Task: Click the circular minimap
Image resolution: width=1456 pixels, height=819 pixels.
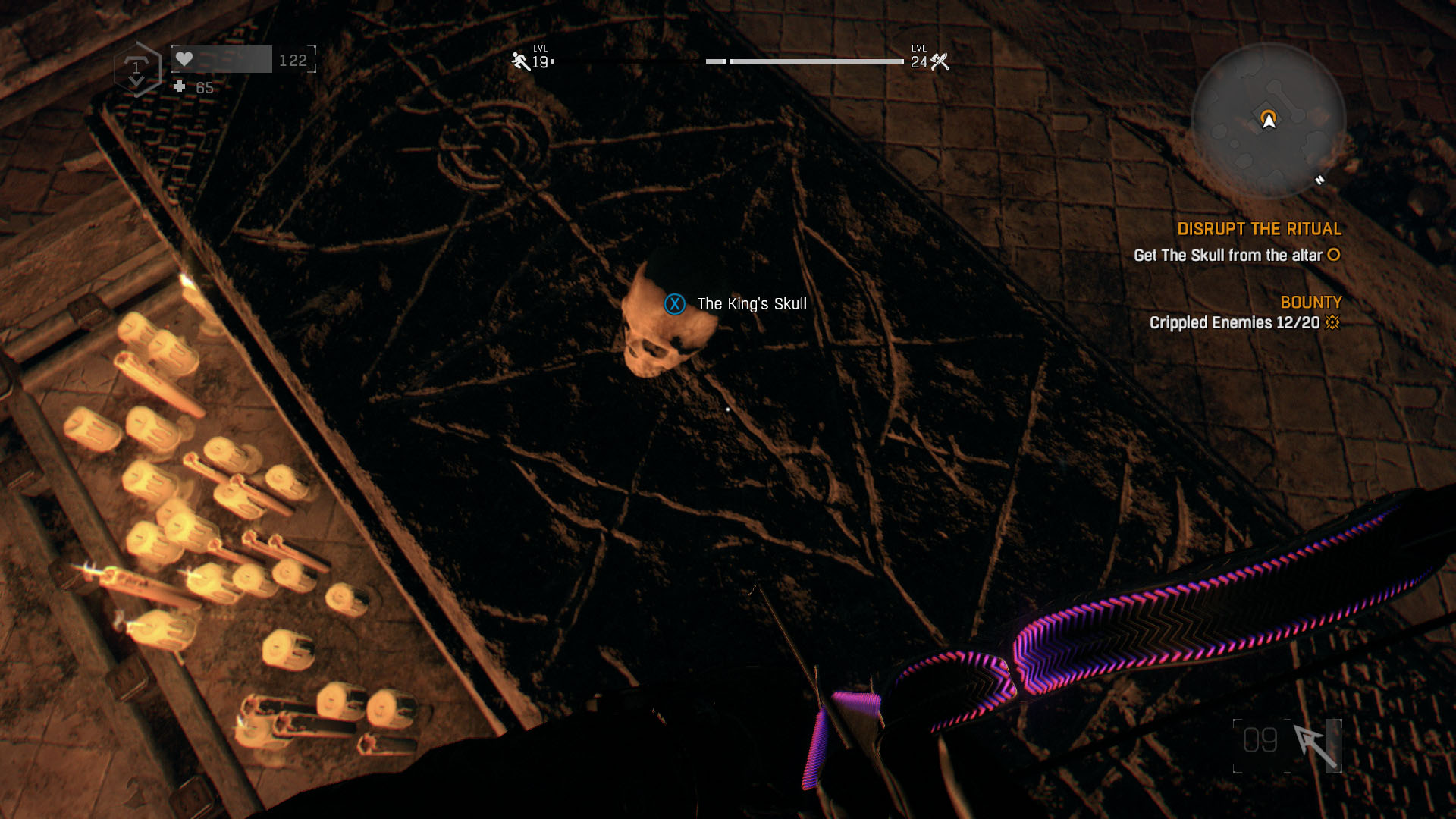Action: (1268, 121)
